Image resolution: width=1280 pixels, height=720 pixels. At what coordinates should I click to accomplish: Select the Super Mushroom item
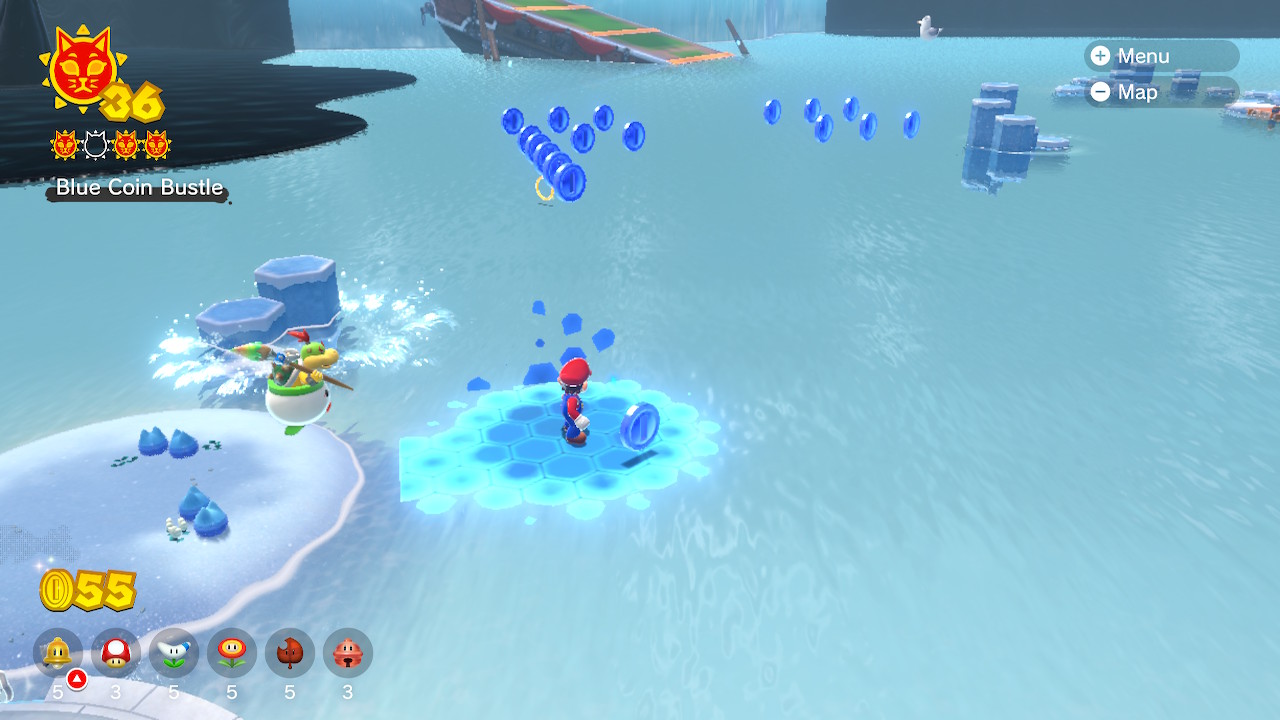(115, 654)
